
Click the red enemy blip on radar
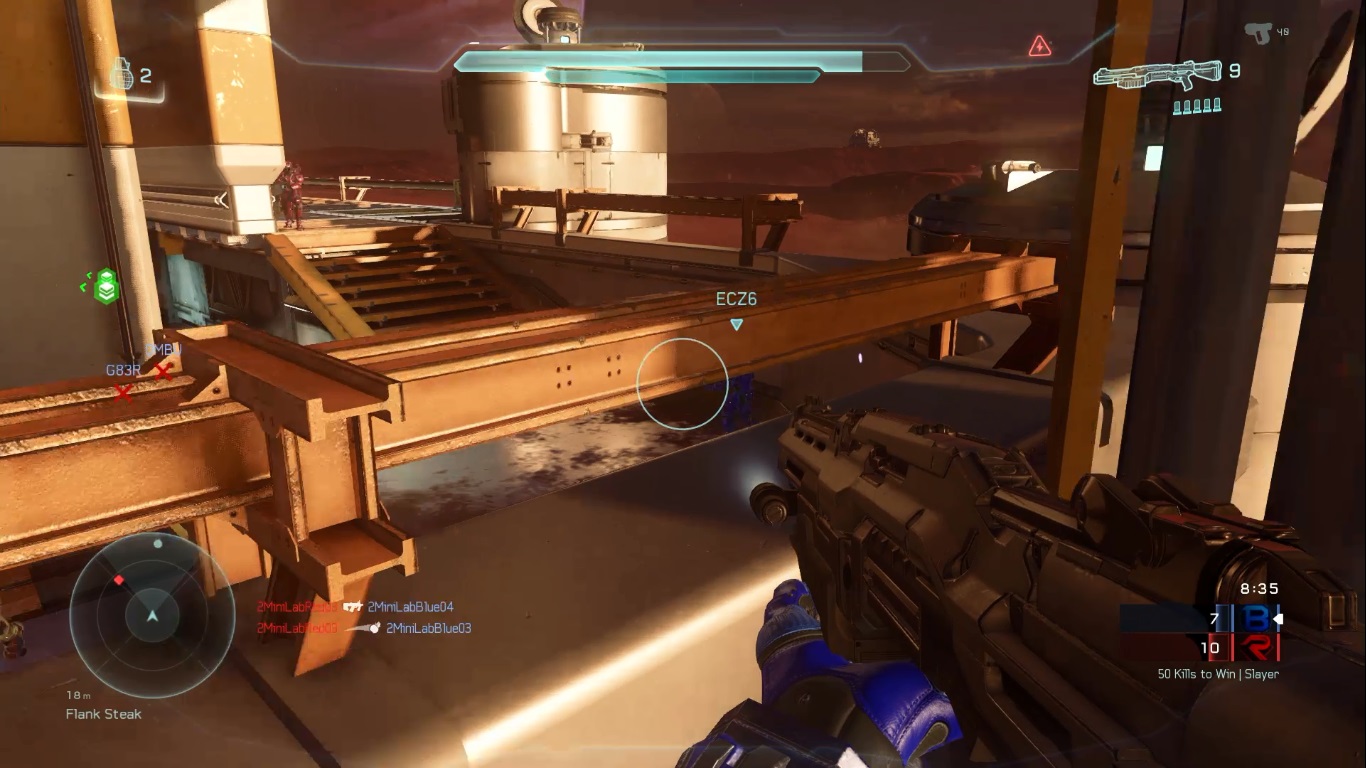pyautogui.click(x=119, y=580)
